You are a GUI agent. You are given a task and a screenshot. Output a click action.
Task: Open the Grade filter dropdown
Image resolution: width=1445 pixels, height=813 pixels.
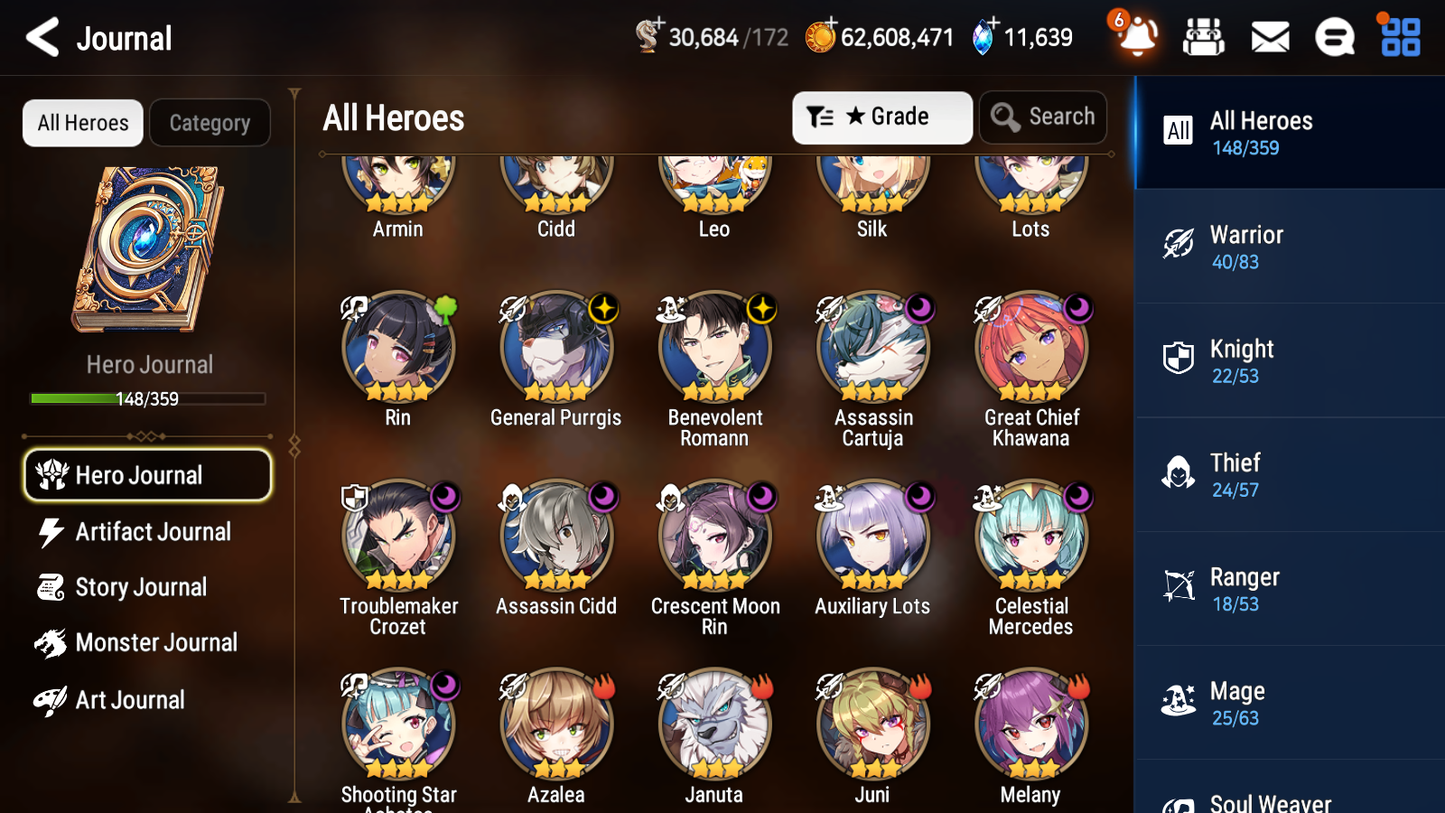pos(882,117)
